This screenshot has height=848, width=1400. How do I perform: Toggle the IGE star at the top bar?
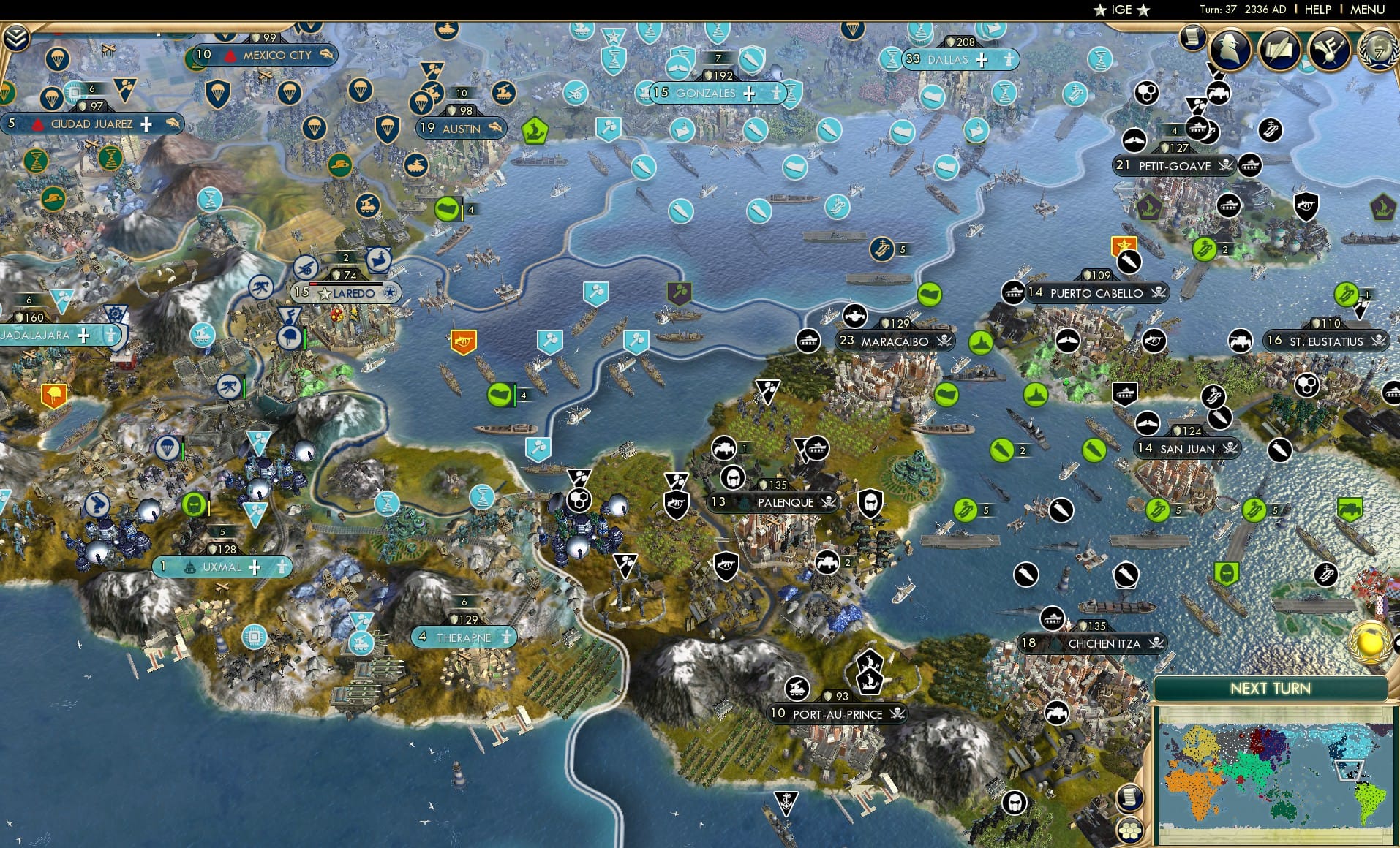pyautogui.click(x=1102, y=10)
